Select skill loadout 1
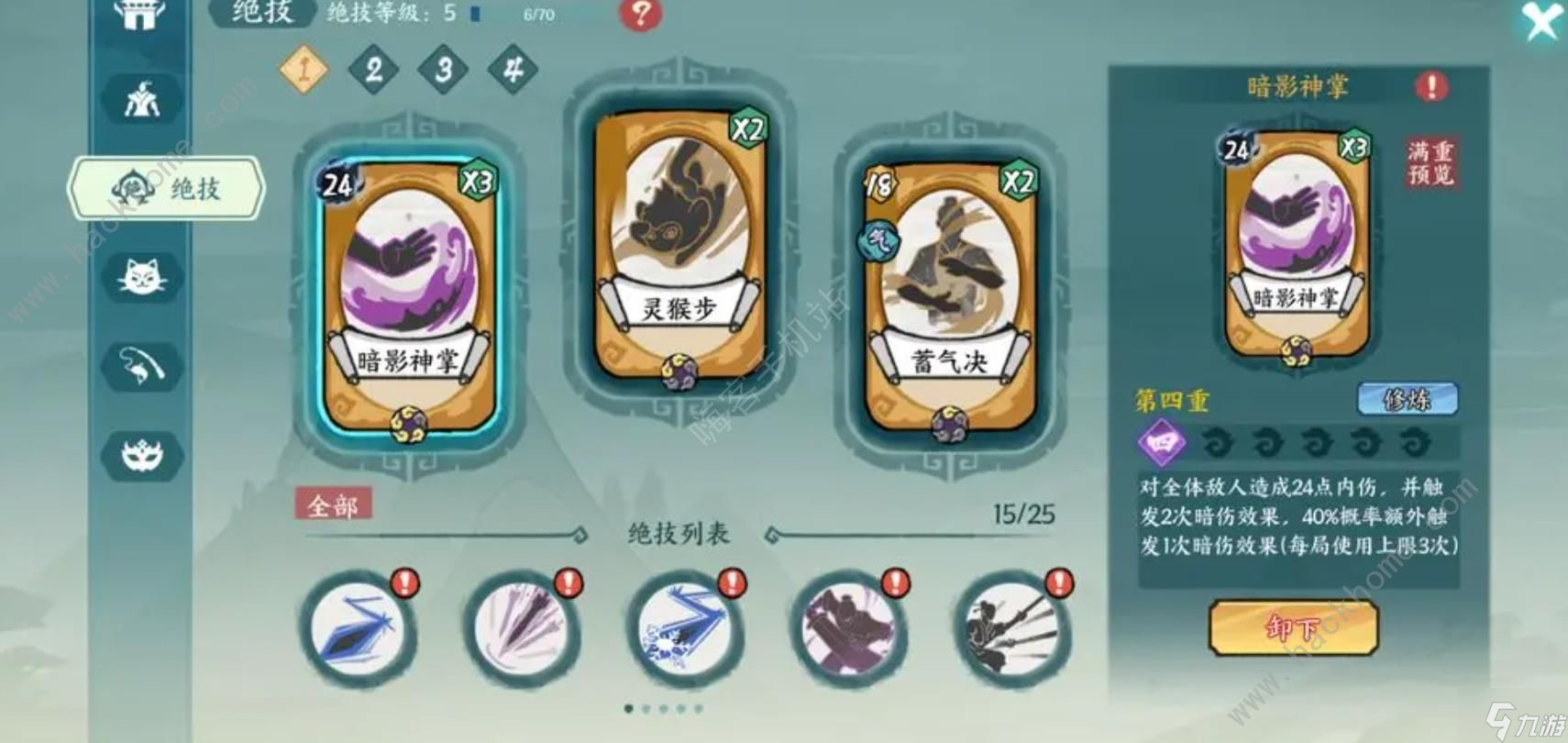 (304, 69)
